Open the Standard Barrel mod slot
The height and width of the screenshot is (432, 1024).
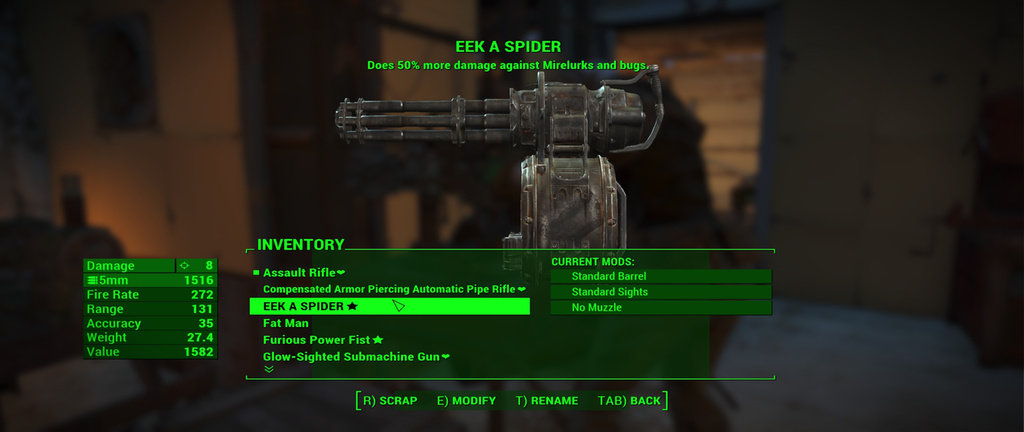[661, 276]
